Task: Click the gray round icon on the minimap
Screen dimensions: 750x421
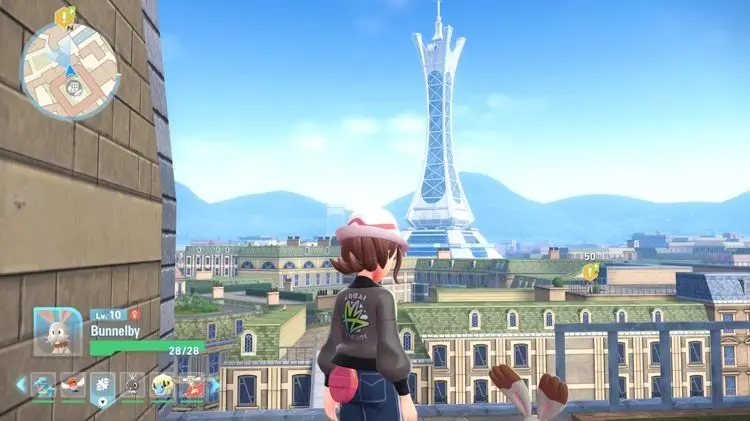Action: point(72,89)
